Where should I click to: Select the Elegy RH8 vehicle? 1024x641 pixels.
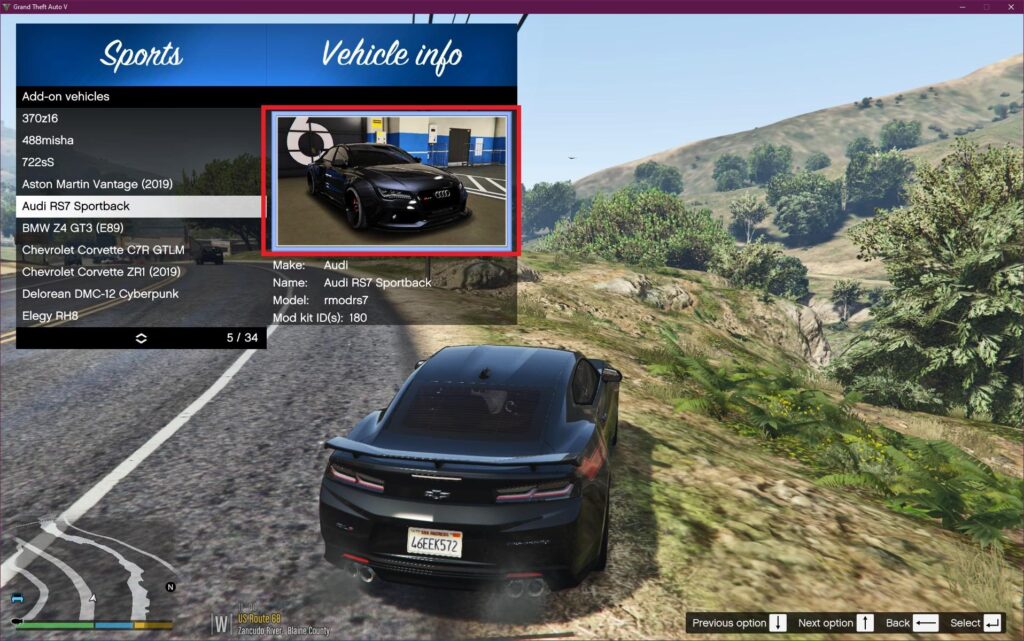tap(140, 316)
